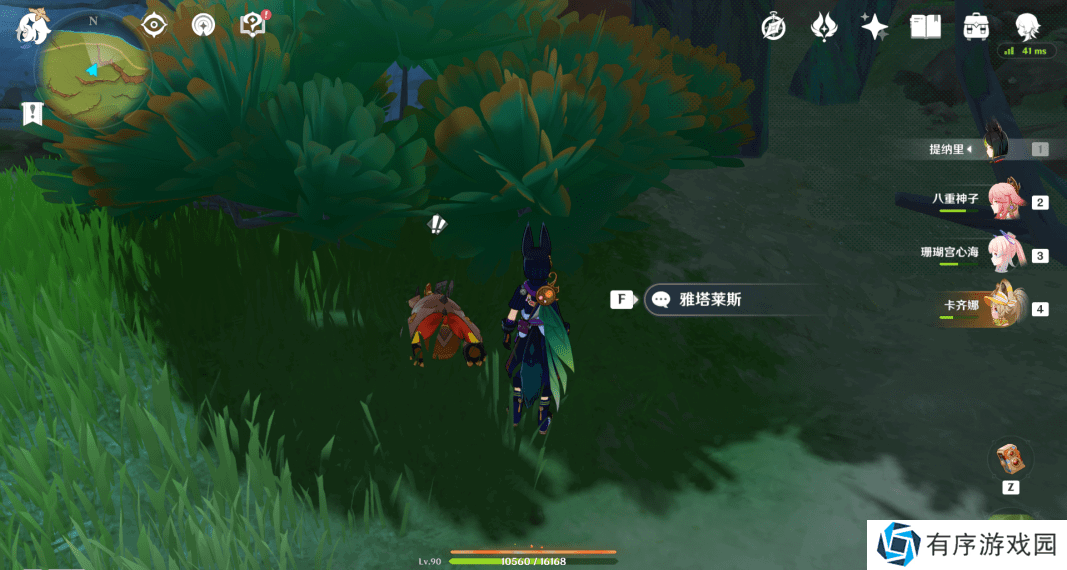Switch to party member 卡齐娜
The image size is (1067, 570).
pos(1005,306)
